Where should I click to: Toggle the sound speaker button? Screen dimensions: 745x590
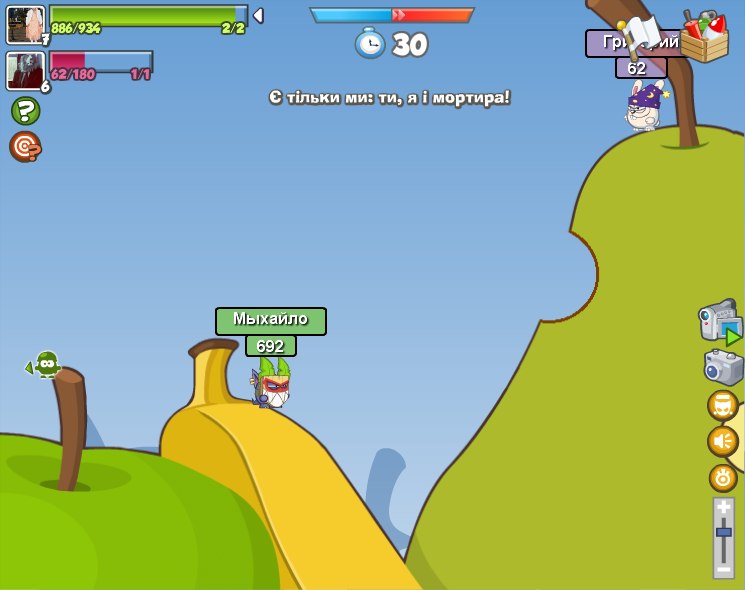[722, 441]
